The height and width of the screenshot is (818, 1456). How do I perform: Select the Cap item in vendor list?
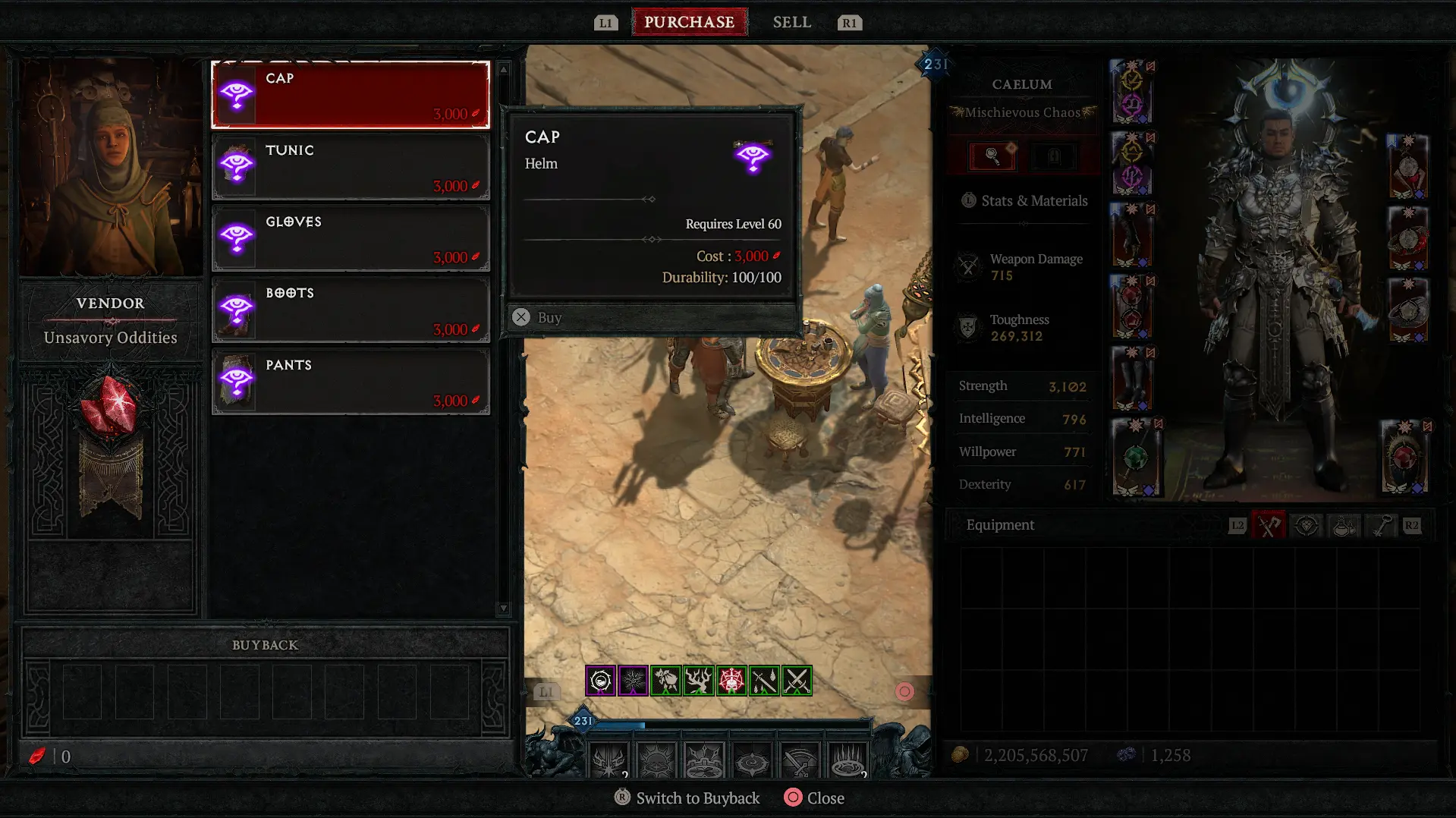351,95
